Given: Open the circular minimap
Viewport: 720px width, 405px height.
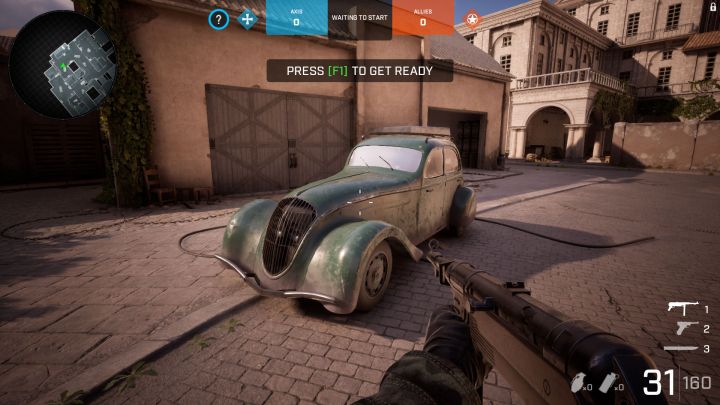Looking at the screenshot, I should tap(62, 64).
